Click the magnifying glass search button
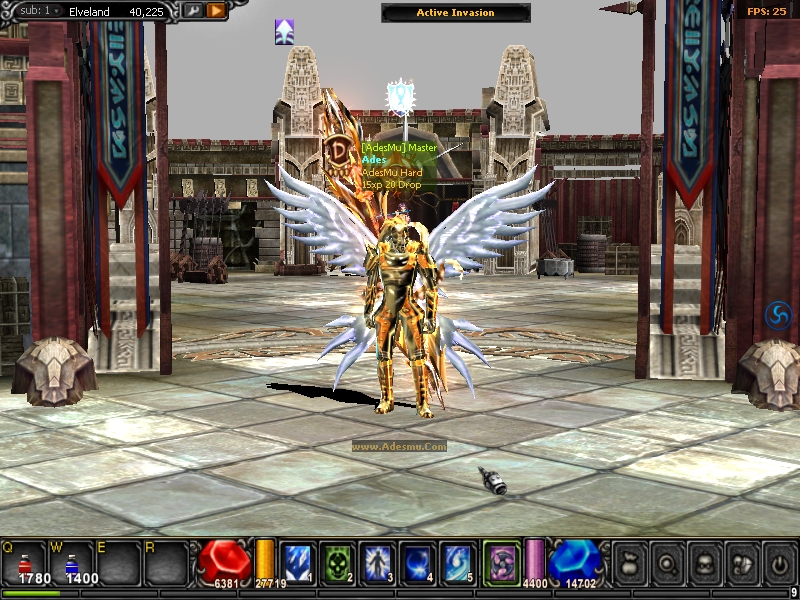Viewport: 800px width, 600px height. [665, 563]
